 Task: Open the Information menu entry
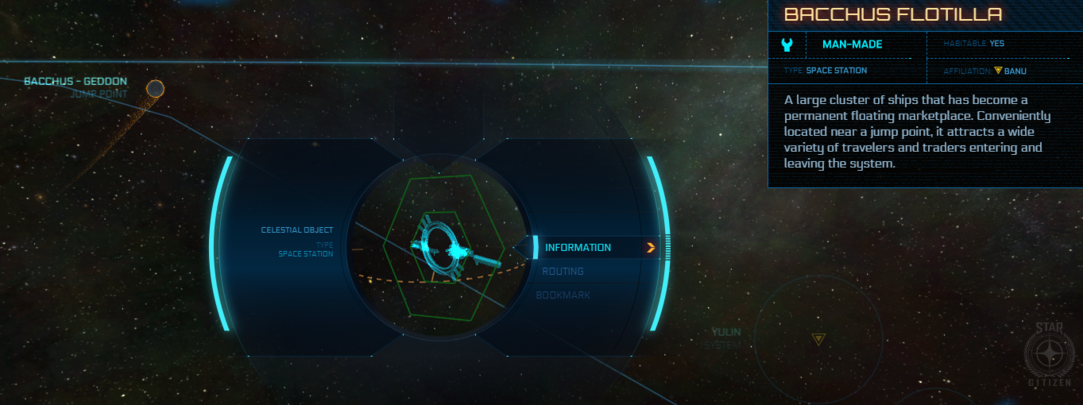point(578,247)
